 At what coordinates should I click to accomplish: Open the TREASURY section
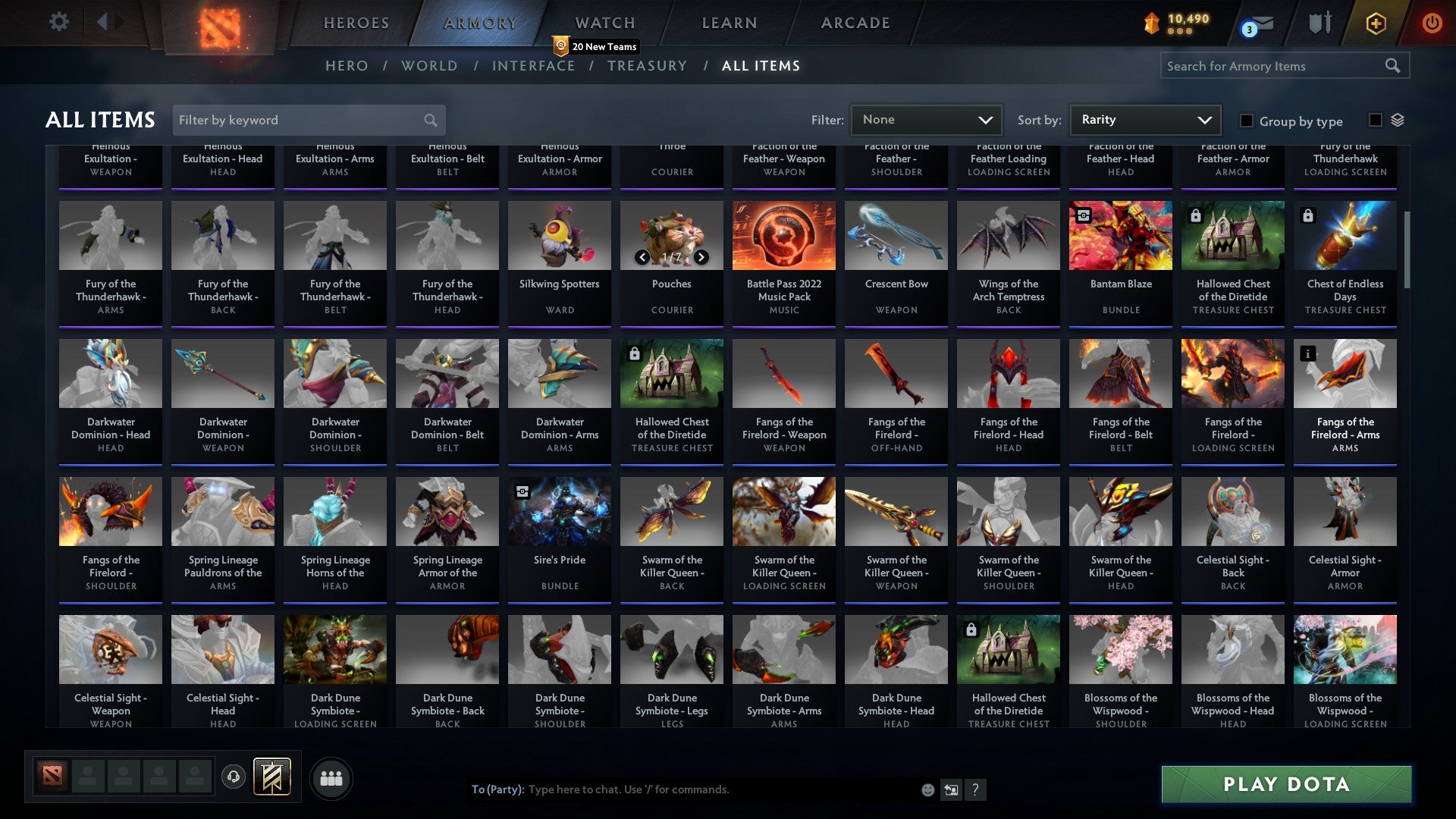pyautogui.click(x=647, y=66)
